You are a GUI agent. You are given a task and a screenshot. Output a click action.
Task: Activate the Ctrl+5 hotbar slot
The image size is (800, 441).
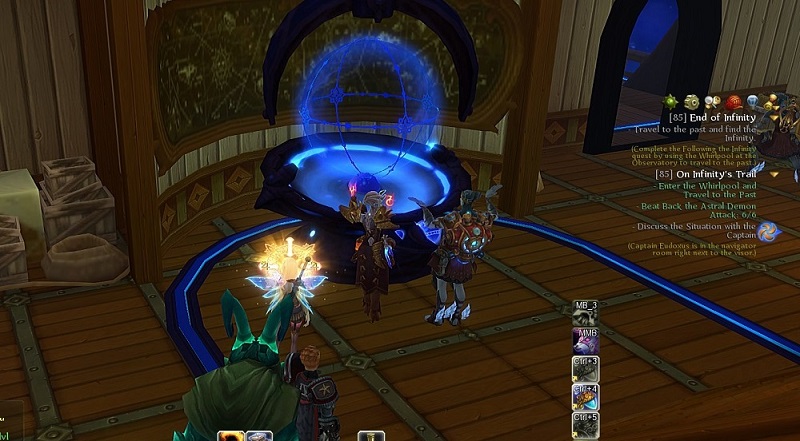coord(585,425)
